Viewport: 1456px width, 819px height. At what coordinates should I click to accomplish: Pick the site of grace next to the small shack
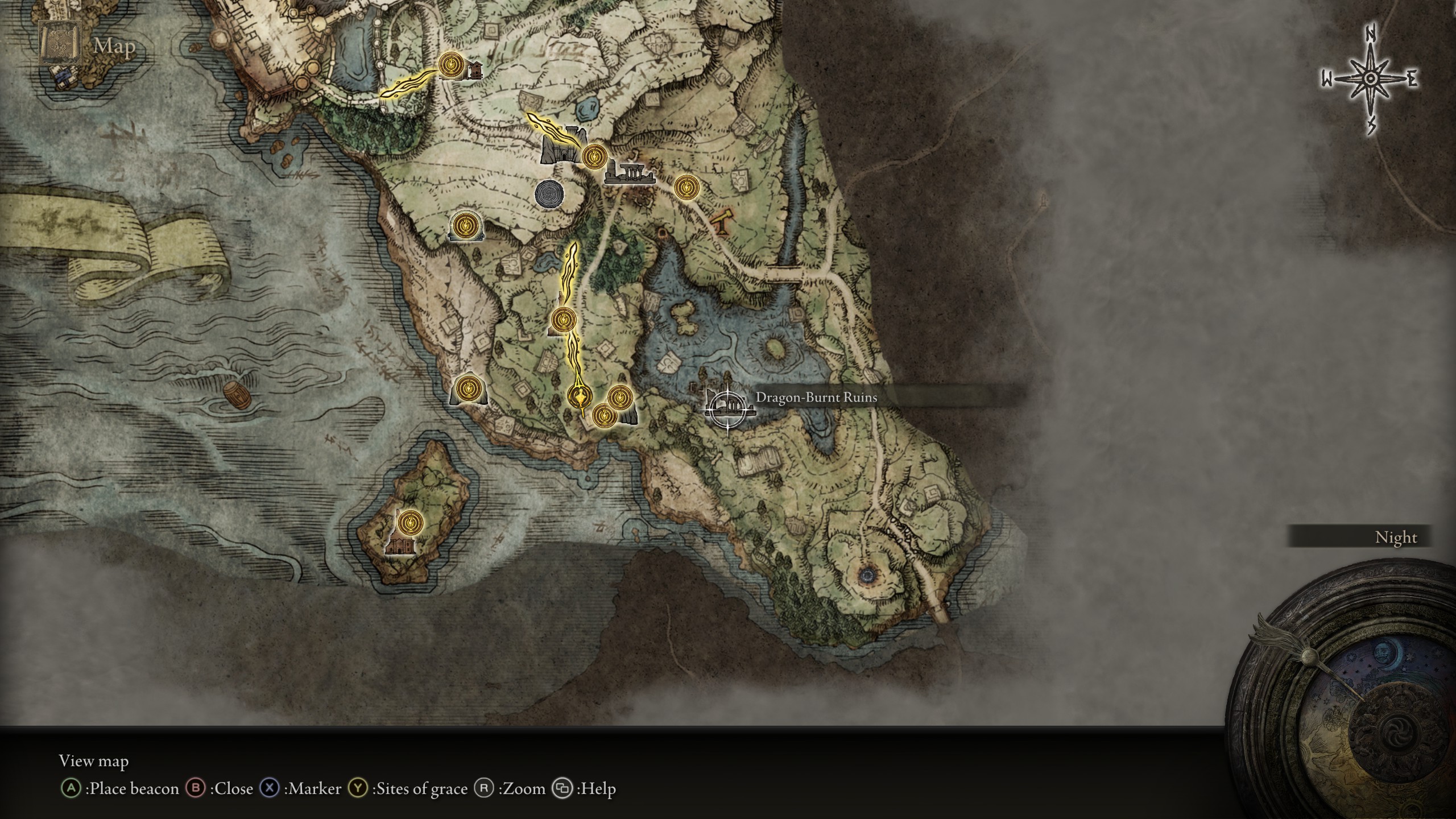pos(452,65)
